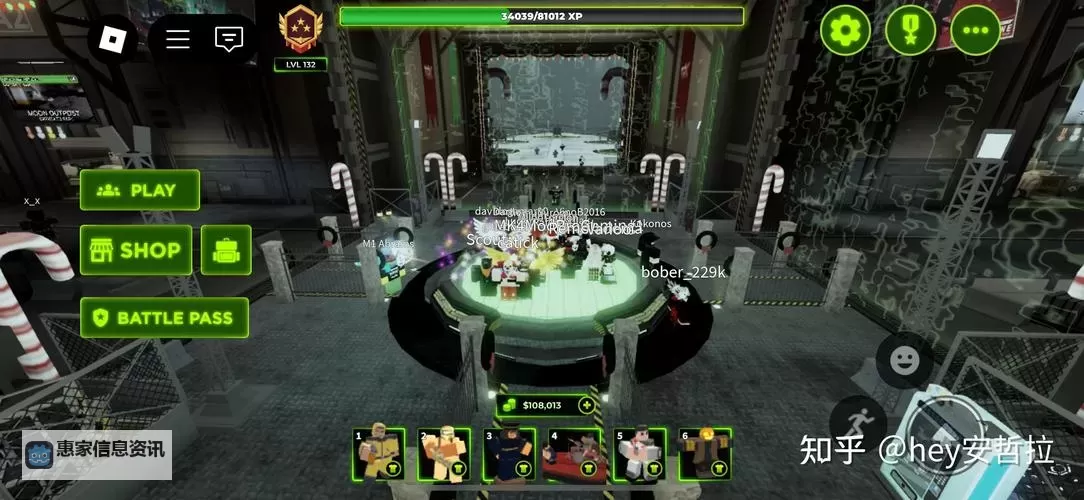
Task: Choose loadout slot 3 with officer tower
Action: 509,454
